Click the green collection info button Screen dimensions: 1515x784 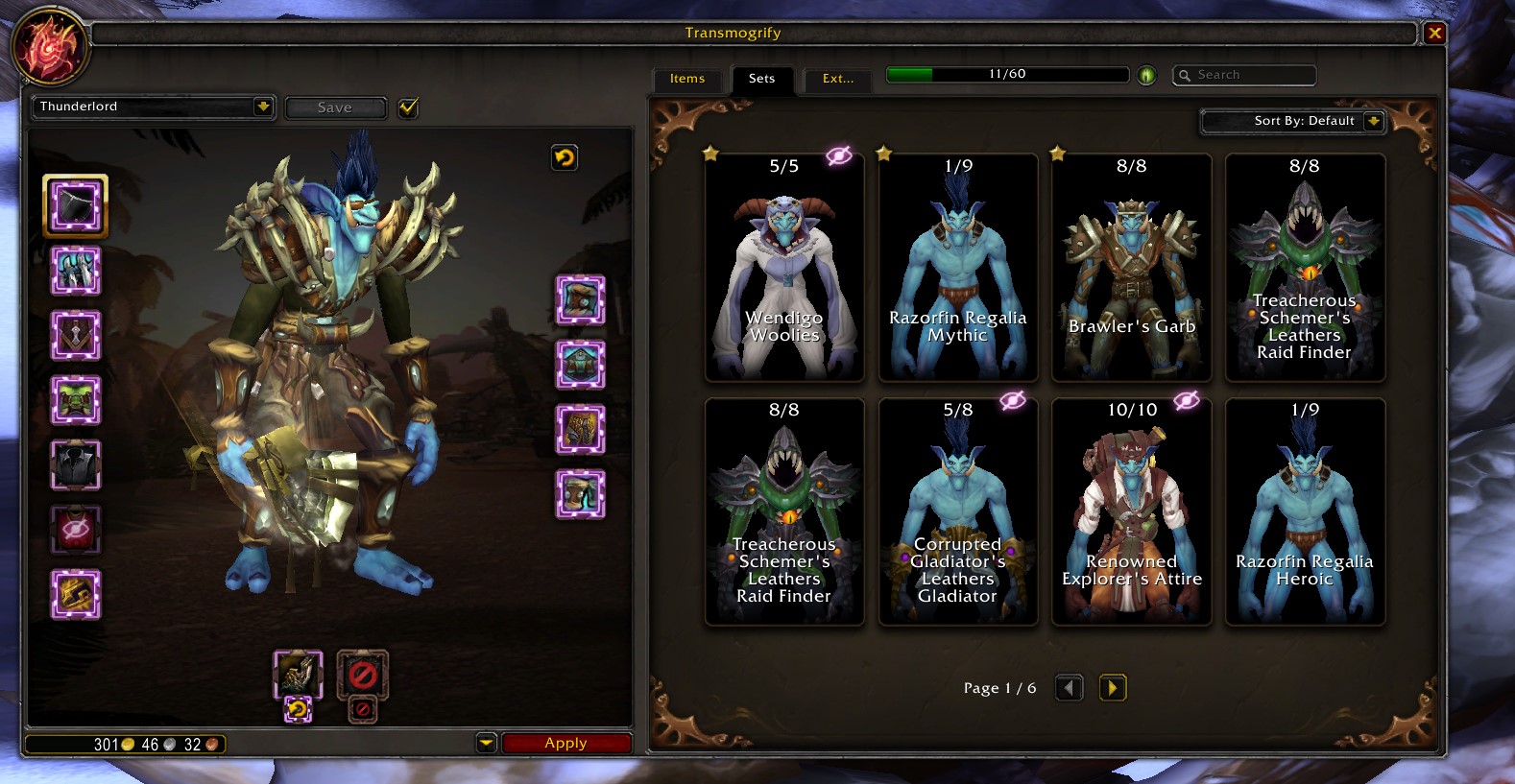point(1146,75)
